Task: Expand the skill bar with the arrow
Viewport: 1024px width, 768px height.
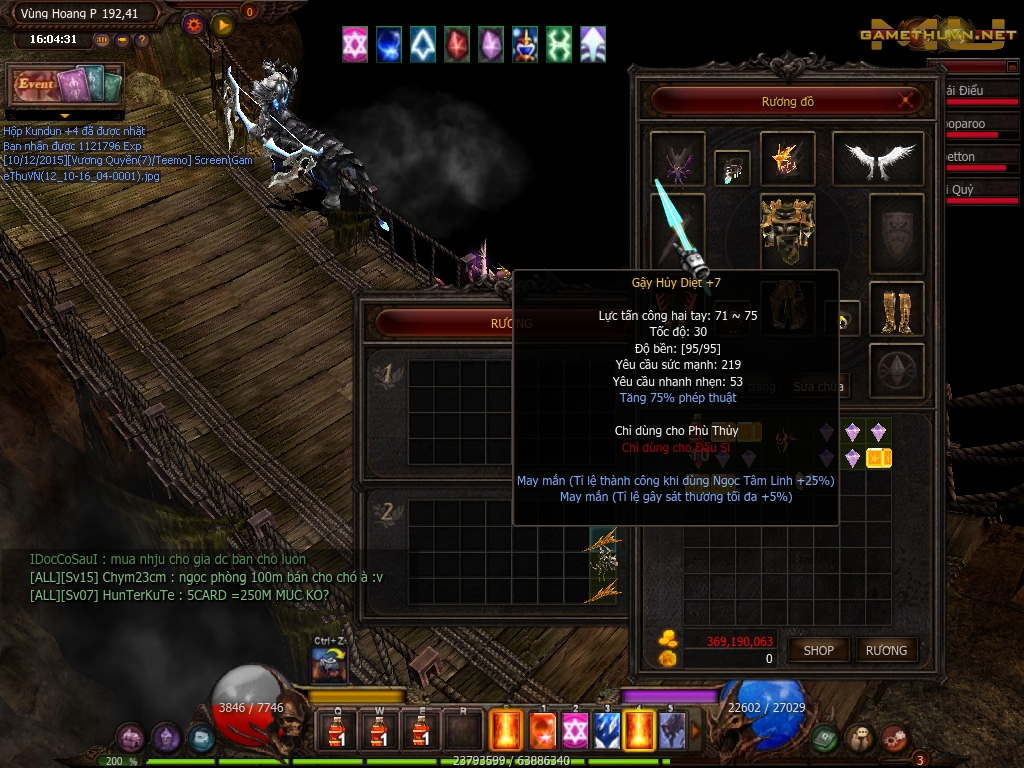Action: click(x=696, y=731)
